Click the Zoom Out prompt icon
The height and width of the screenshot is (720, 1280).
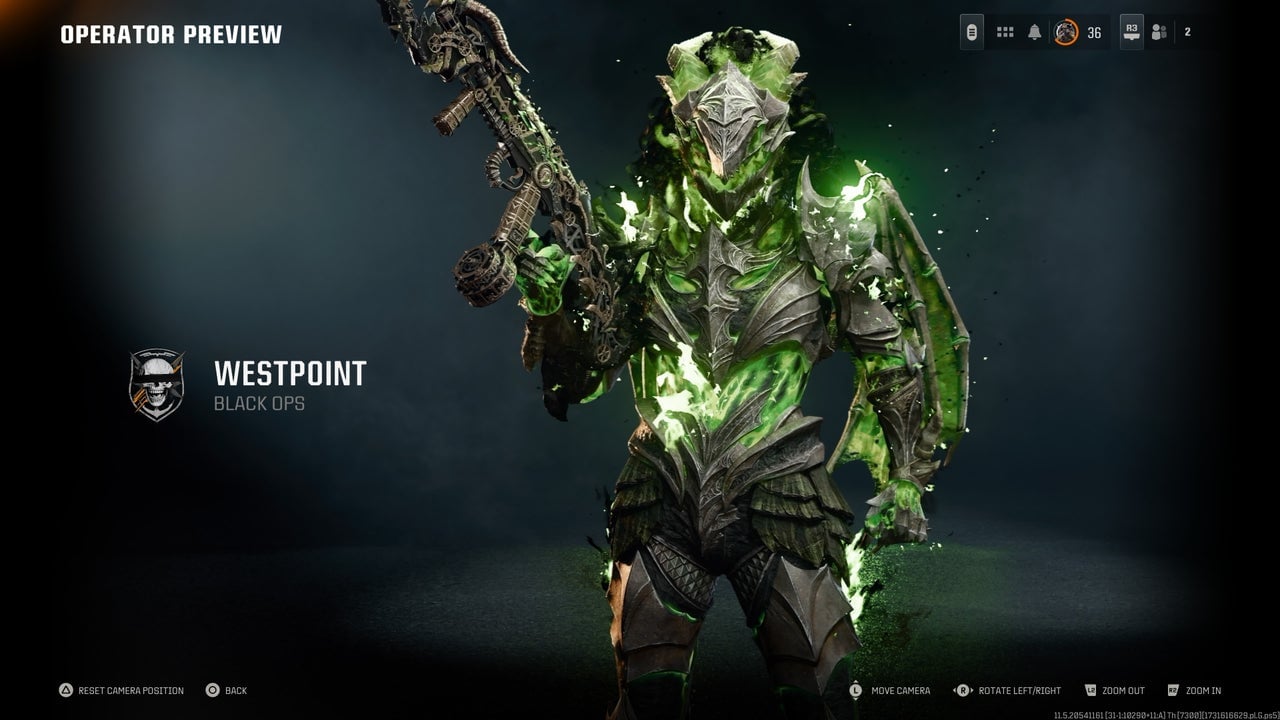pyautogui.click(x=1090, y=690)
